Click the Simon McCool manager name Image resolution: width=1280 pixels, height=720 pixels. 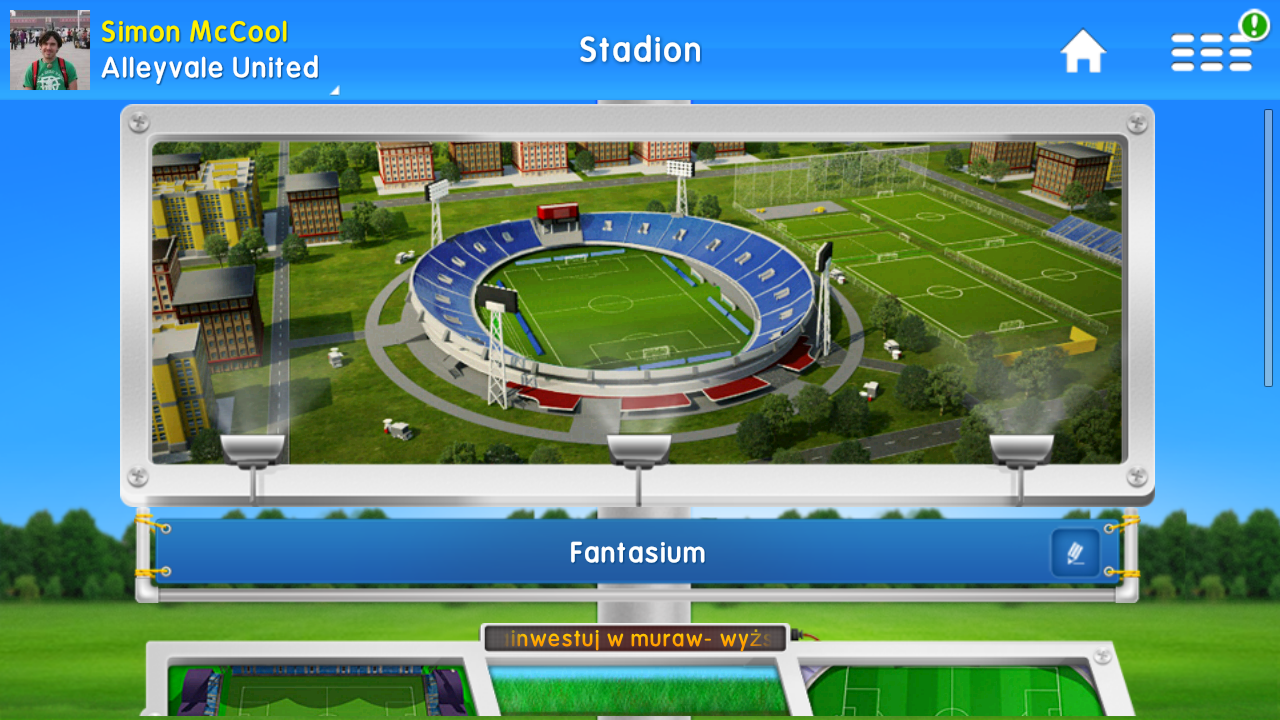(193, 31)
